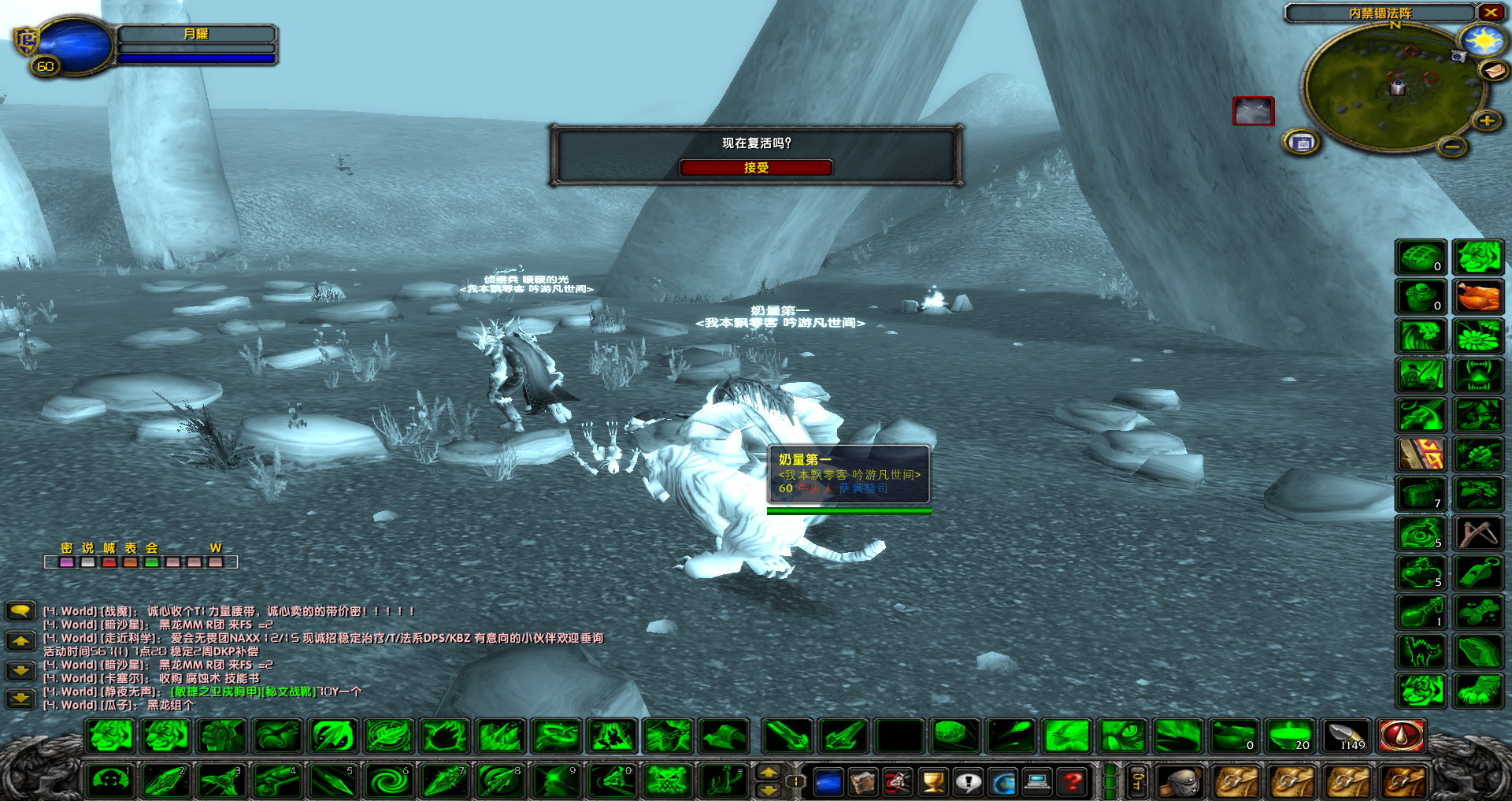The height and width of the screenshot is (801, 1512).
Task: Toggle the tracking arrow icon on the minimap edge
Action: [x=1458, y=56]
